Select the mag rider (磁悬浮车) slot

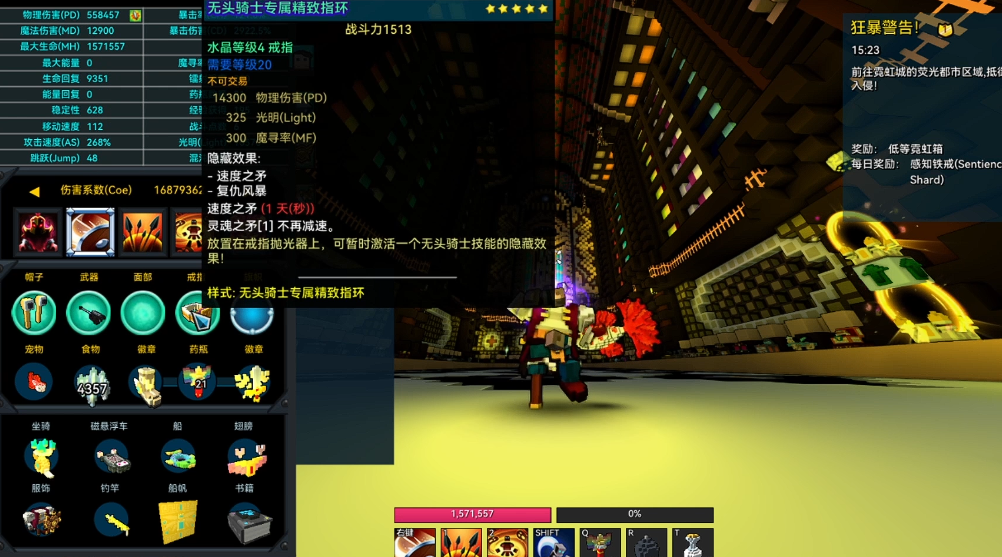tap(112, 457)
